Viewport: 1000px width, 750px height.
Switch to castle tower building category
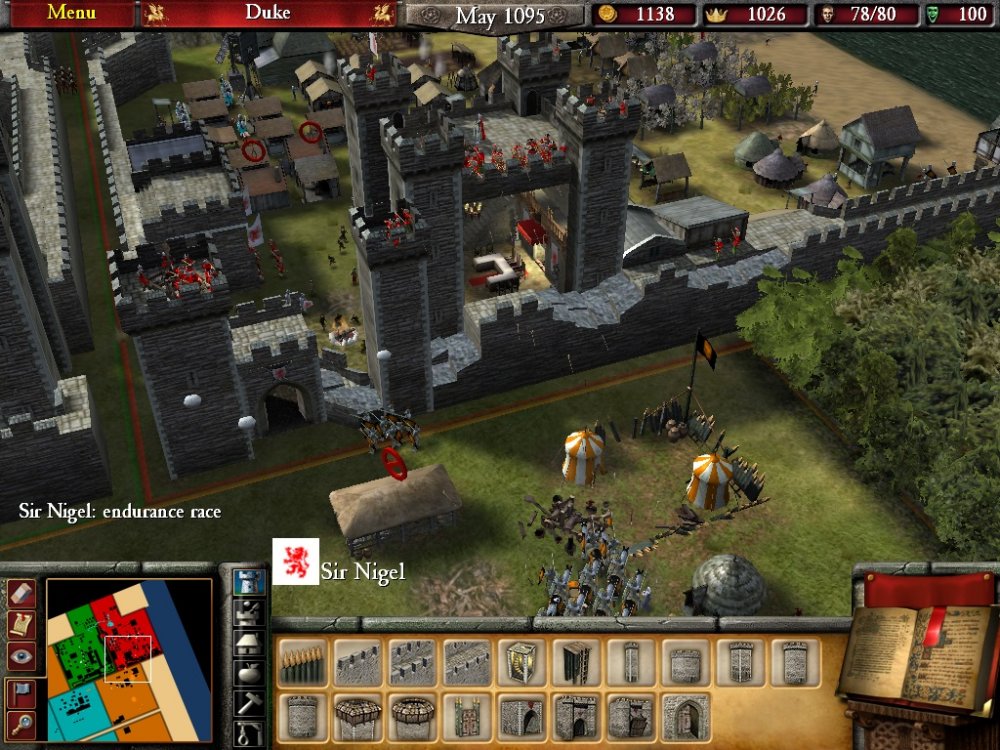pos(248,581)
